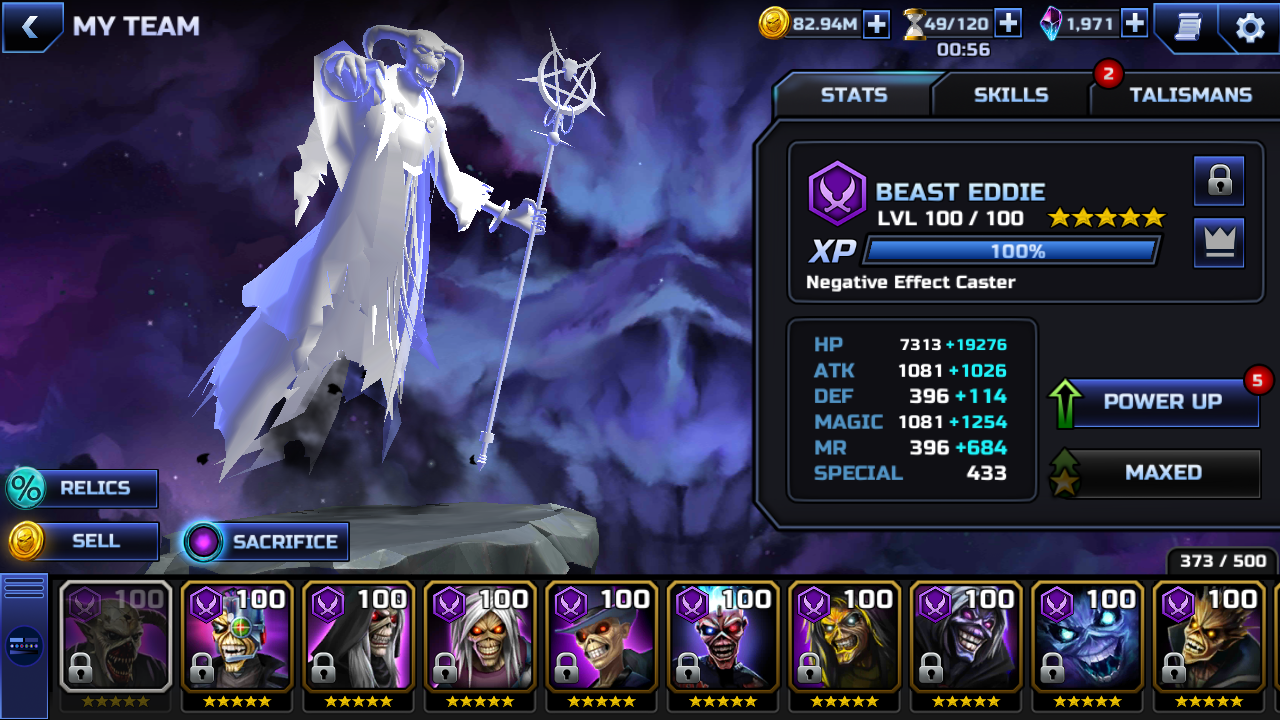
Task: Pick the blue icy-faced Eddie portrait
Action: 1088,637
